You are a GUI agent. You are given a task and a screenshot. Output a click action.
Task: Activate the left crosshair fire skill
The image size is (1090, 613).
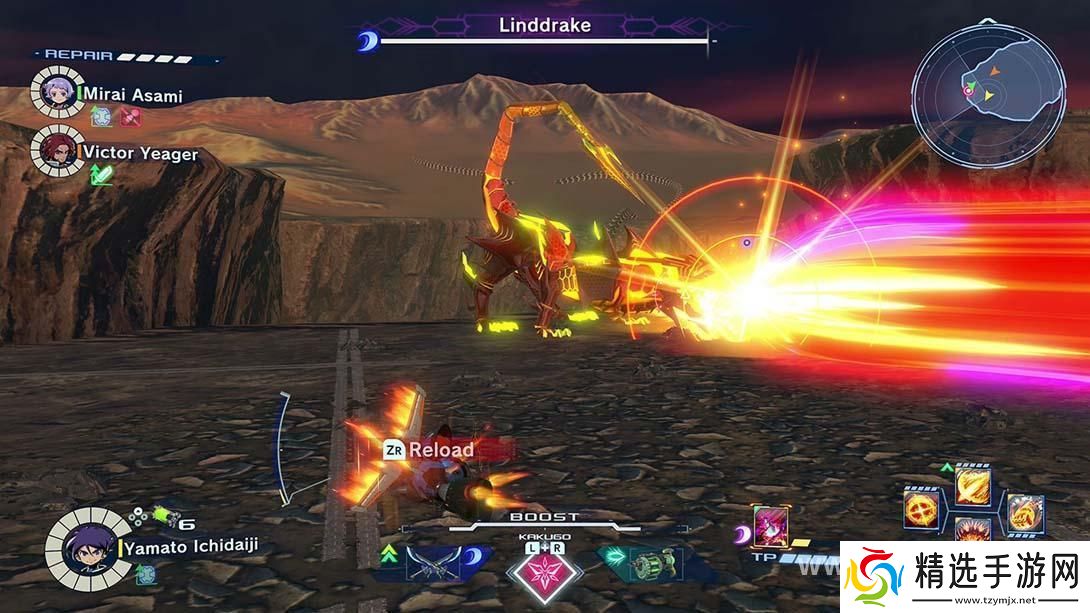click(x=921, y=509)
